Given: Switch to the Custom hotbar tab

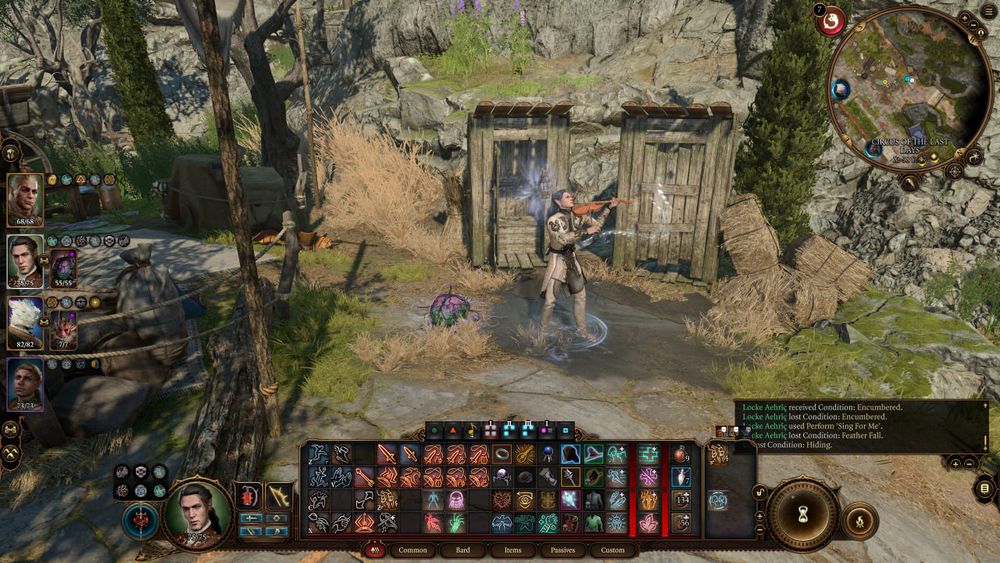Looking at the screenshot, I should pyautogui.click(x=613, y=550).
